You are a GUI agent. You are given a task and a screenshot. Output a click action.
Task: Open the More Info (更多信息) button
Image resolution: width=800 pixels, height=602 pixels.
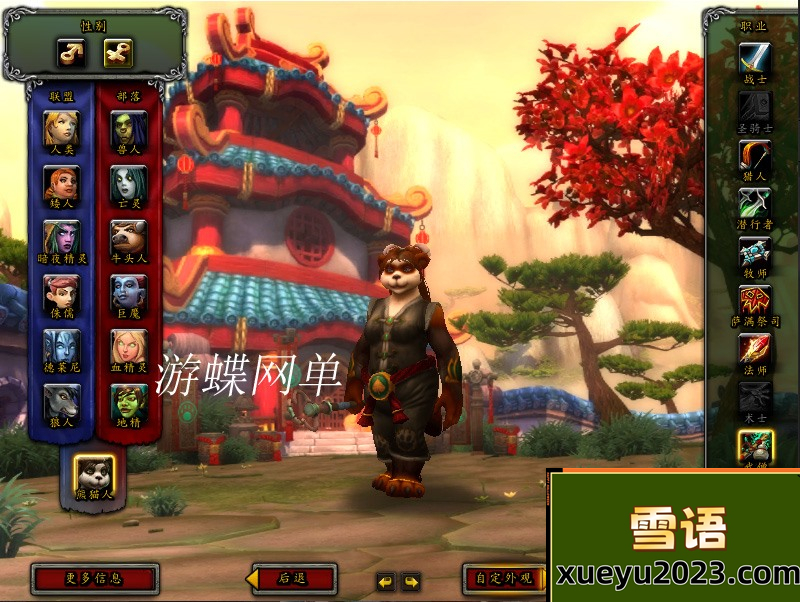[95, 578]
